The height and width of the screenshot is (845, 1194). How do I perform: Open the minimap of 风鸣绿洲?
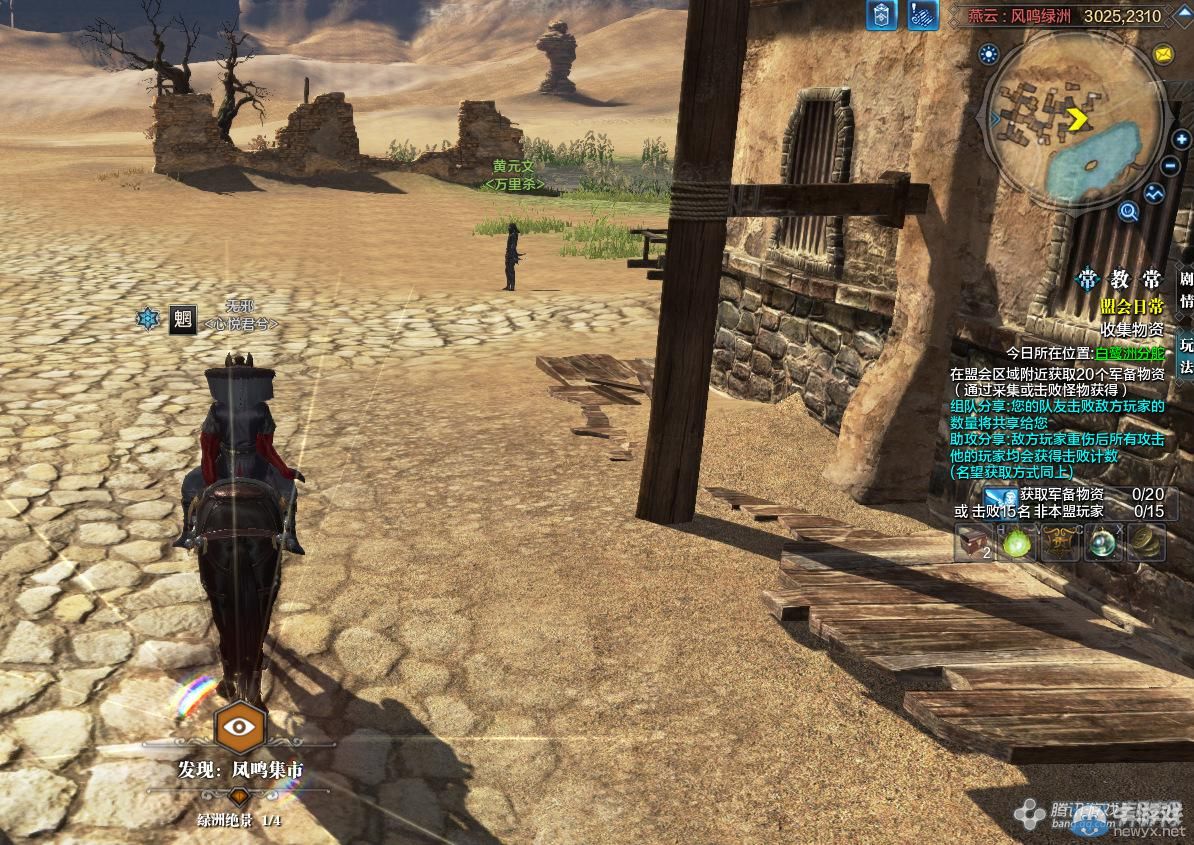pyautogui.click(x=1076, y=121)
